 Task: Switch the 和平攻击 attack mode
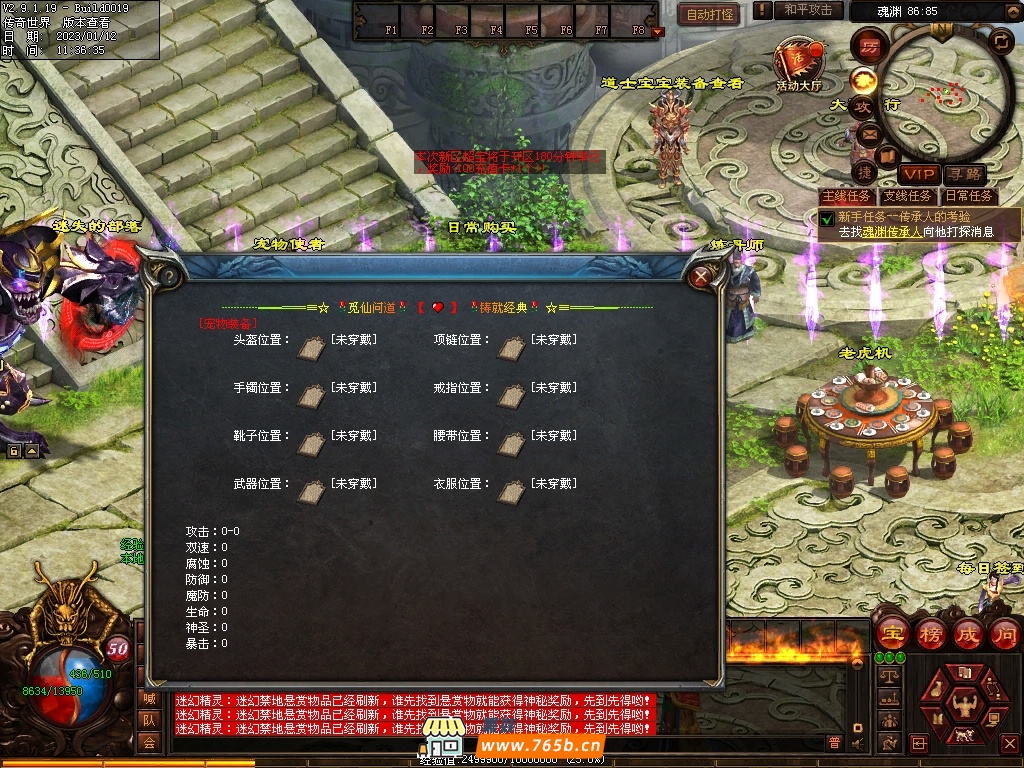click(x=808, y=10)
